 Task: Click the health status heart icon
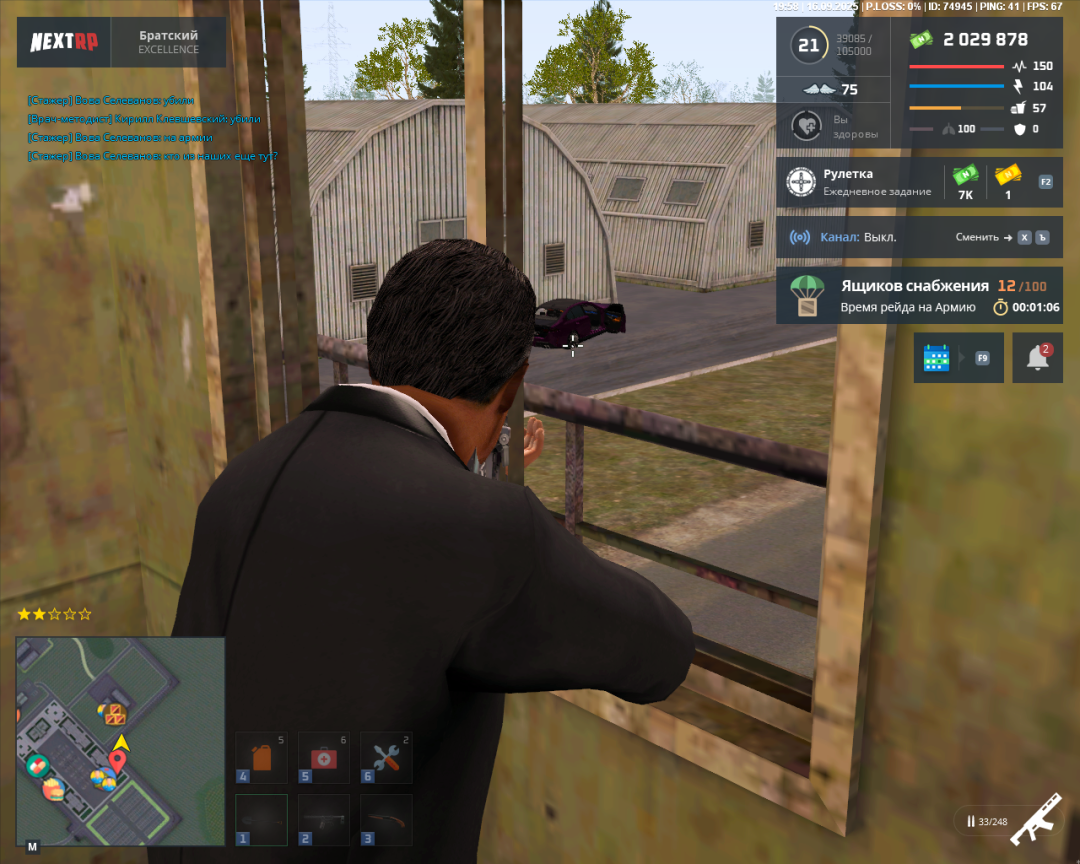pos(805,126)
